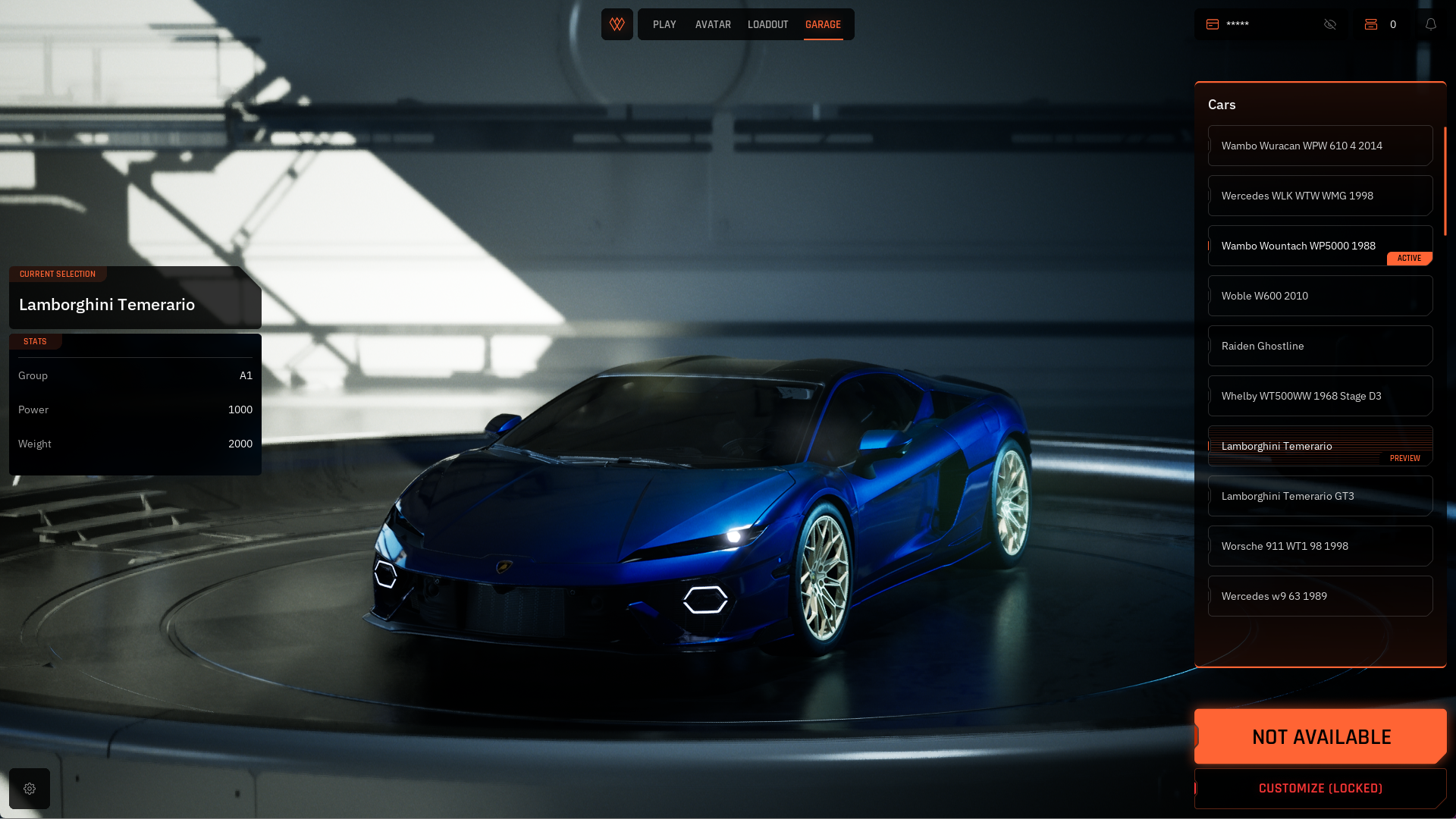This screenshot has width=1456, height=819.
Task: Click the logo home button
Action: [617, 24]
